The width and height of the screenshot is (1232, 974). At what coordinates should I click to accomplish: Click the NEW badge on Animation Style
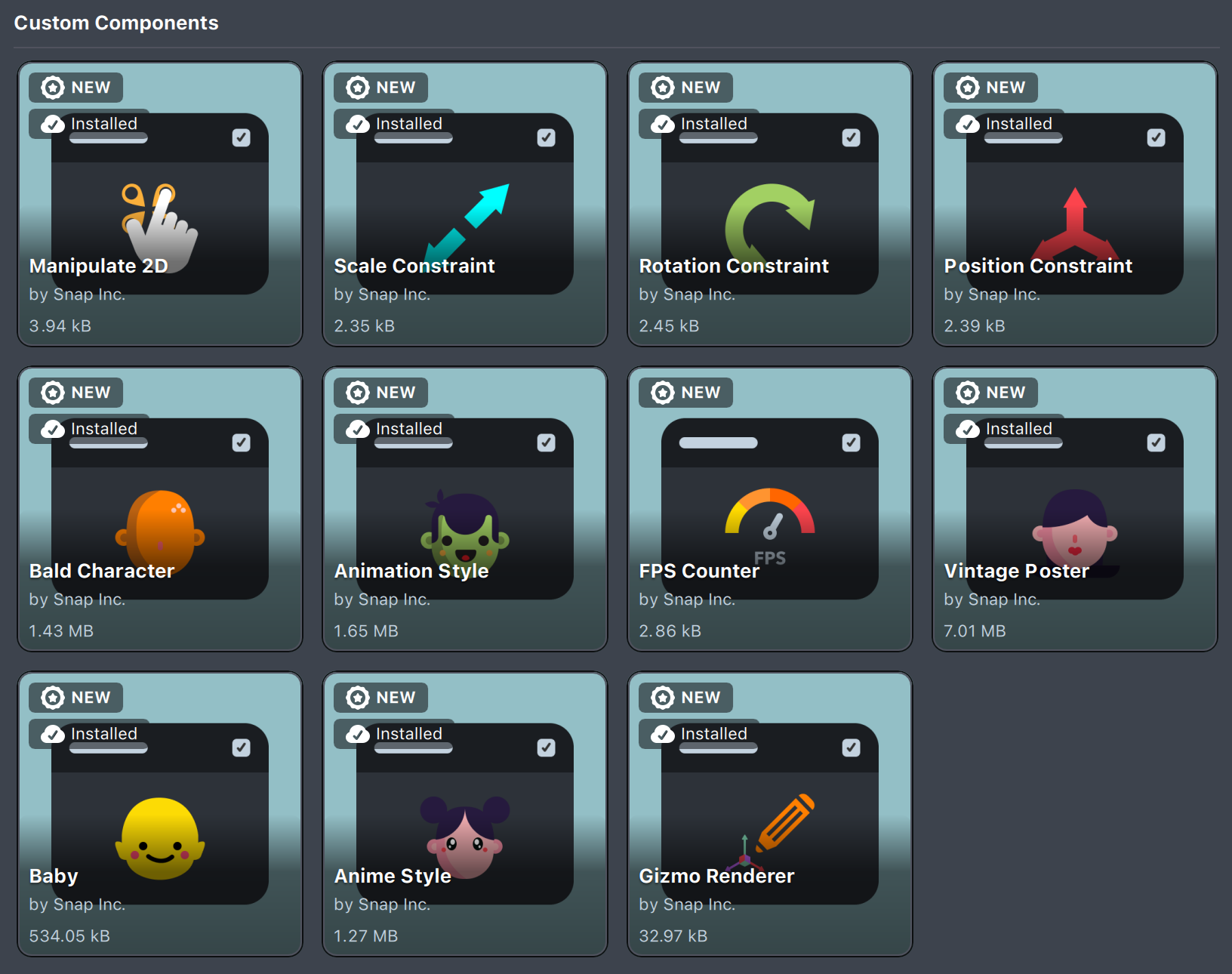click(380, 392)
